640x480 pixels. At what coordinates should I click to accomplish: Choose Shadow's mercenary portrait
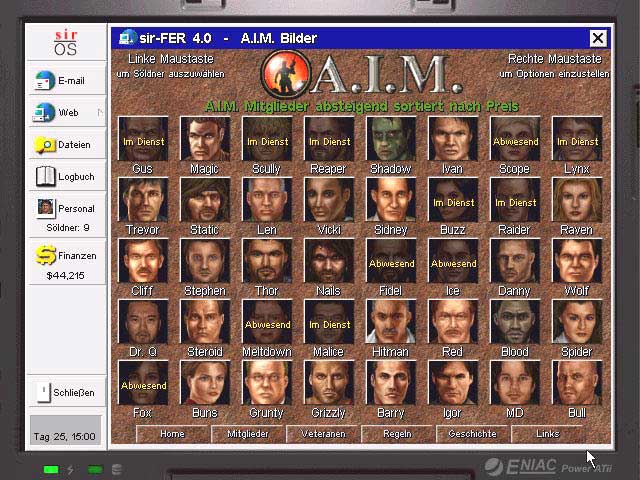[391, 139]
